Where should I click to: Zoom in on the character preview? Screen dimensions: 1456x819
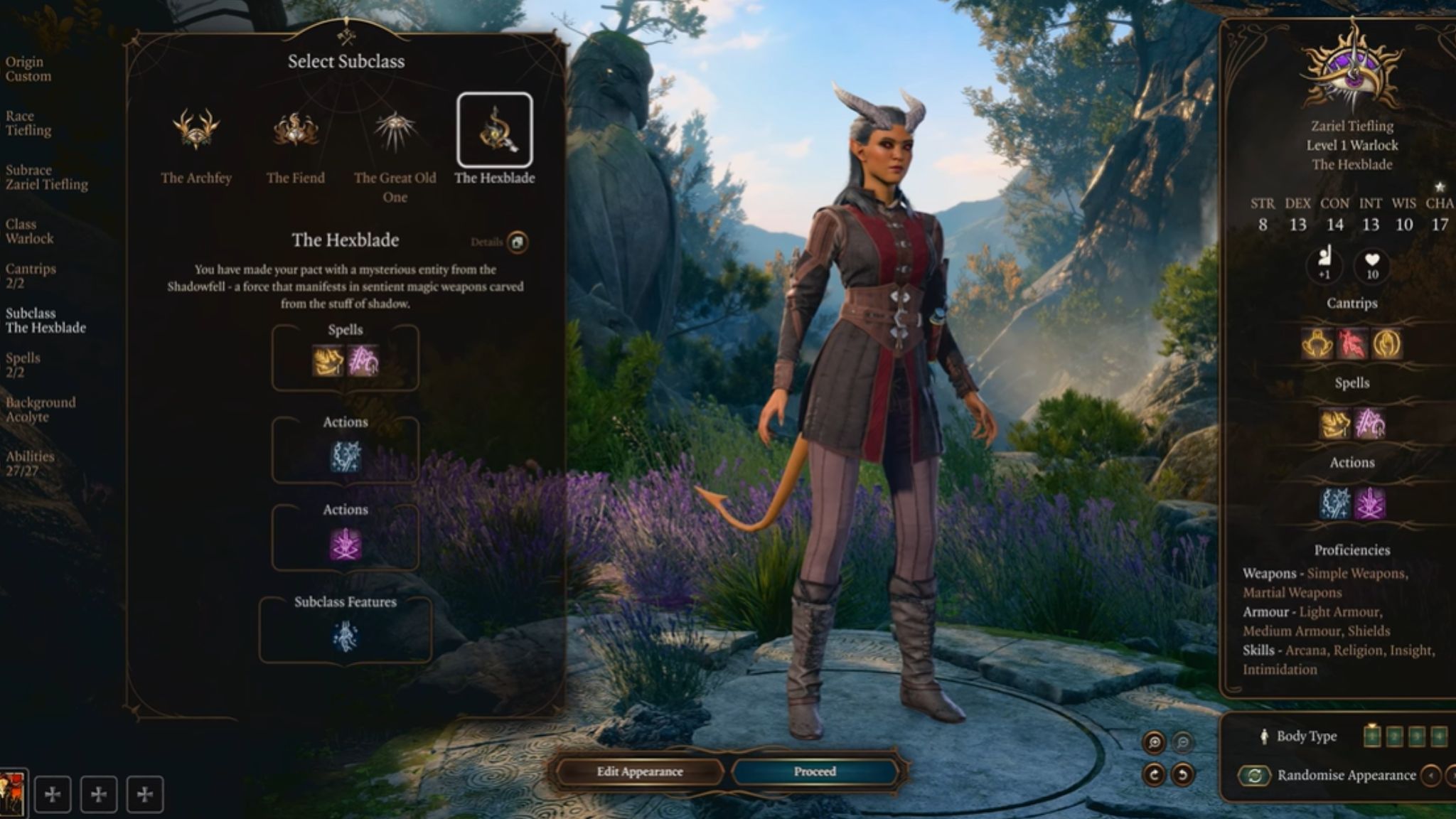tap(1155, 743)
